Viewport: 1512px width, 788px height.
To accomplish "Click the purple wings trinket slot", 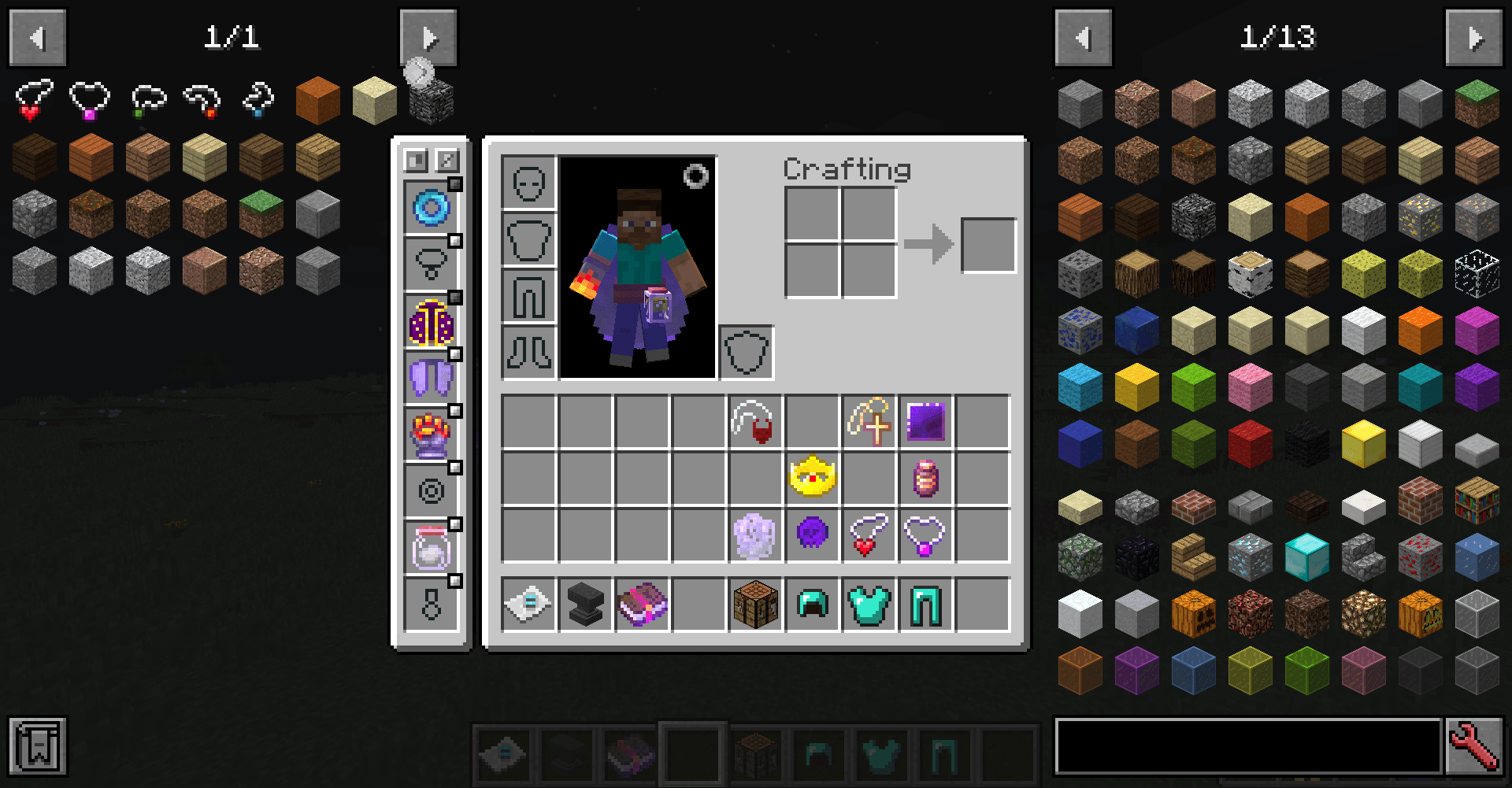I will coord(430,376).
